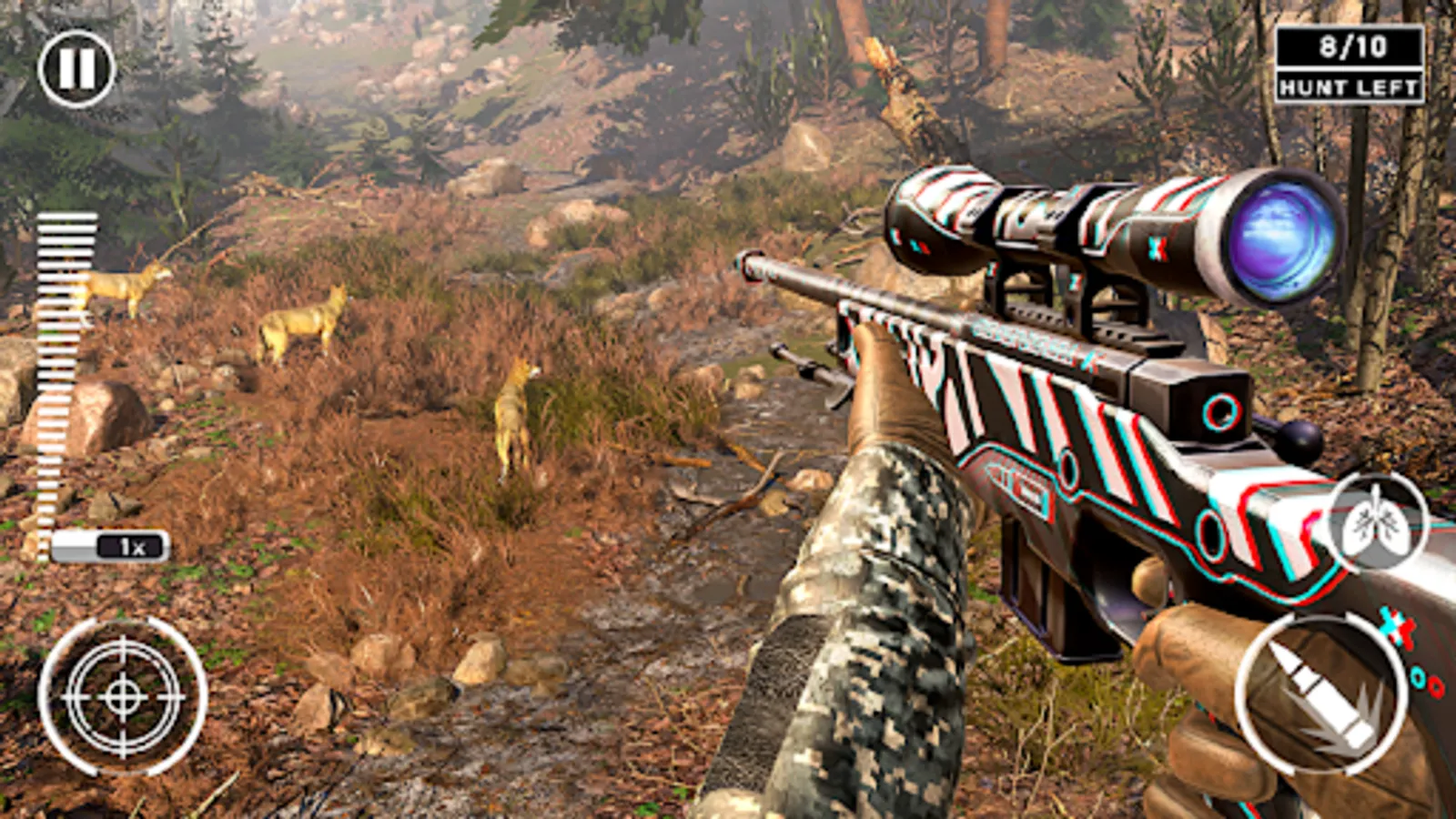The height and width of the screenshot is (819, 1456).
Task: Hold breath with the lungs icon
Action: point(1376,523)
